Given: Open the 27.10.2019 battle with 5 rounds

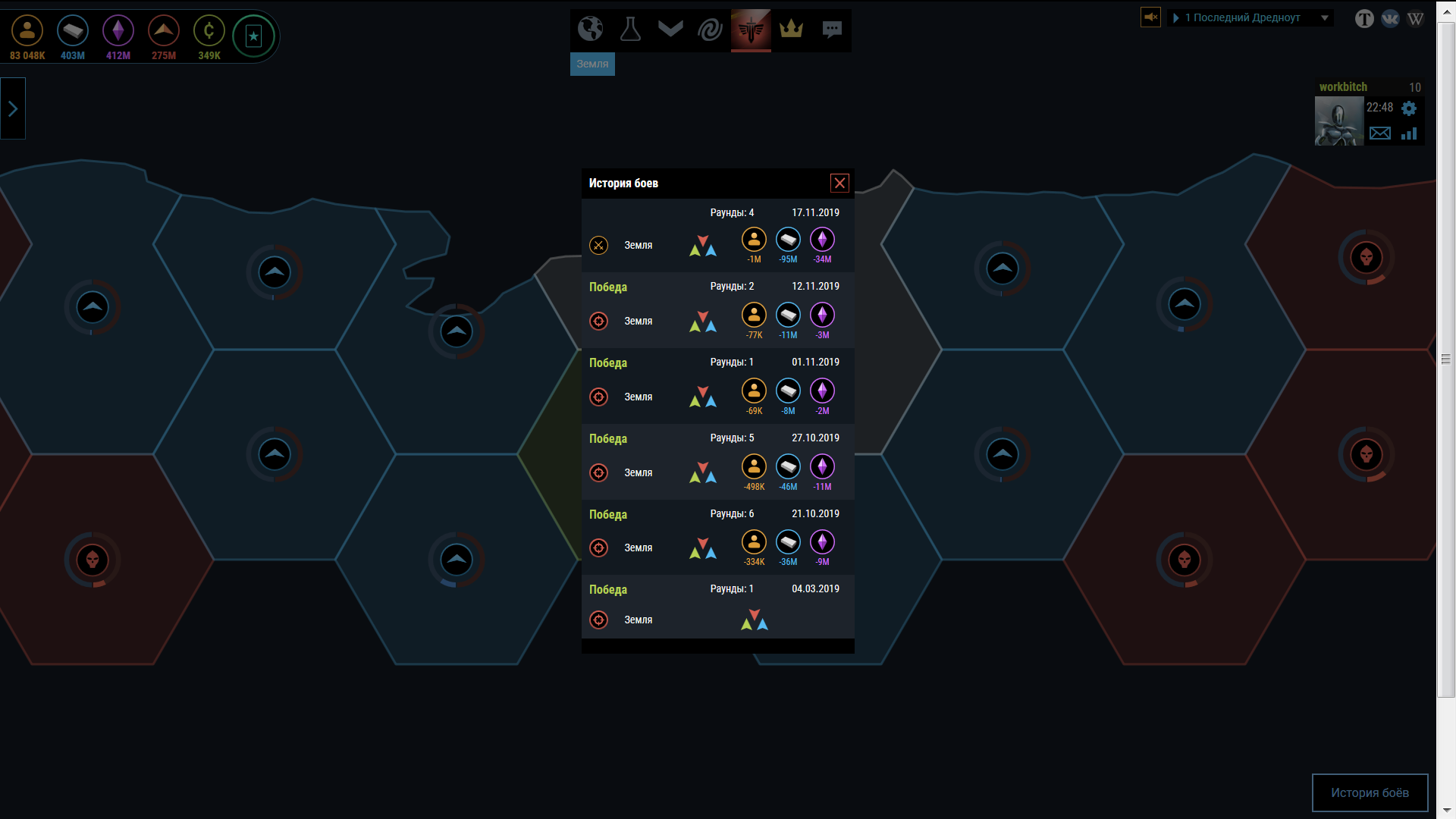Looking at the screenshot, I should click(x=717, y=462).
